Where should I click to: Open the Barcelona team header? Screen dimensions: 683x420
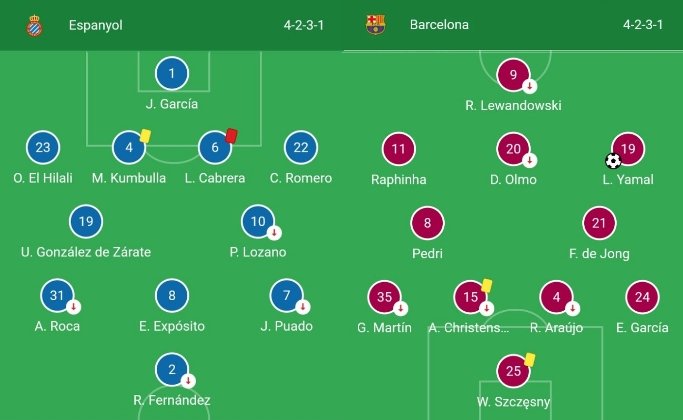(438, 25)
